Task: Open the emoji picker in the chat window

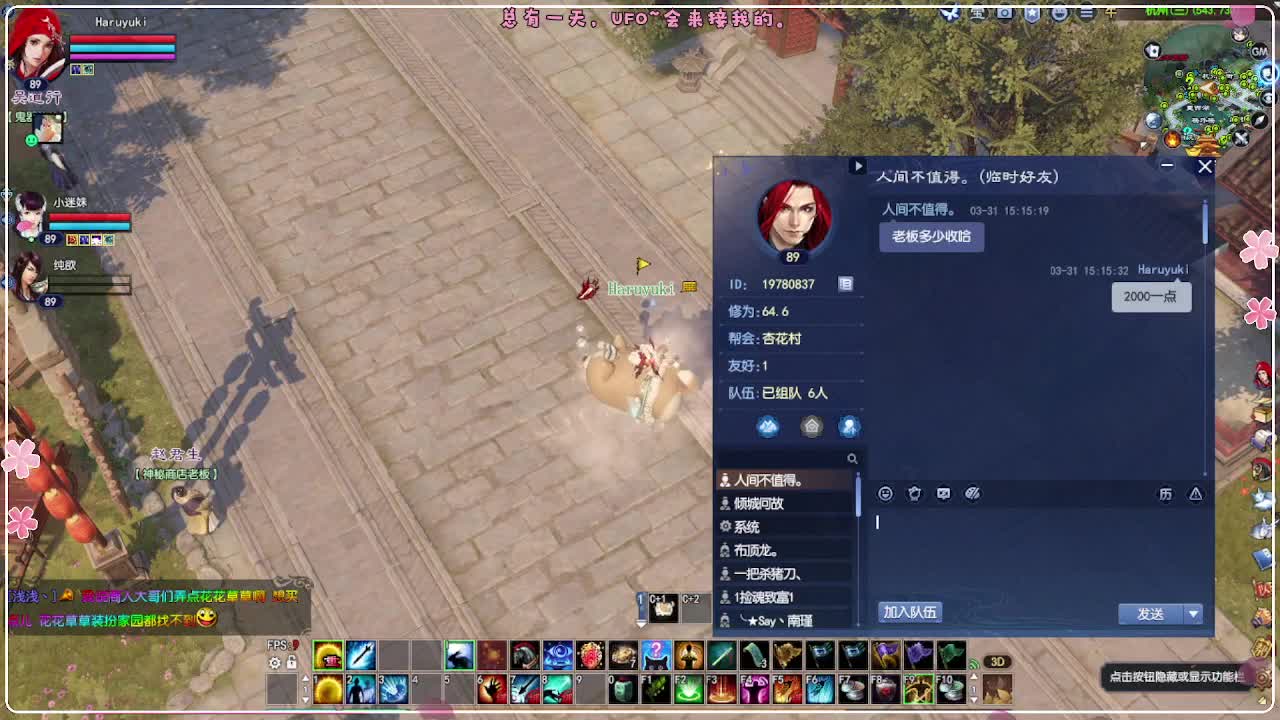Action: click(x=885, y=493)
